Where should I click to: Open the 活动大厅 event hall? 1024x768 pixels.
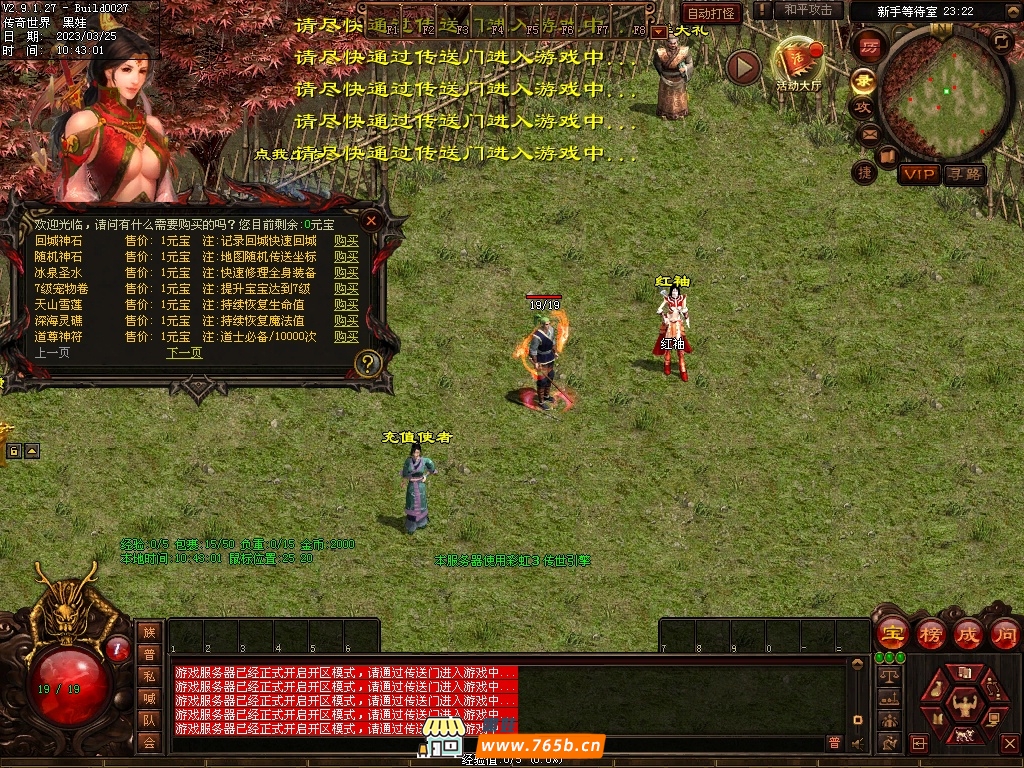(798, 62)
